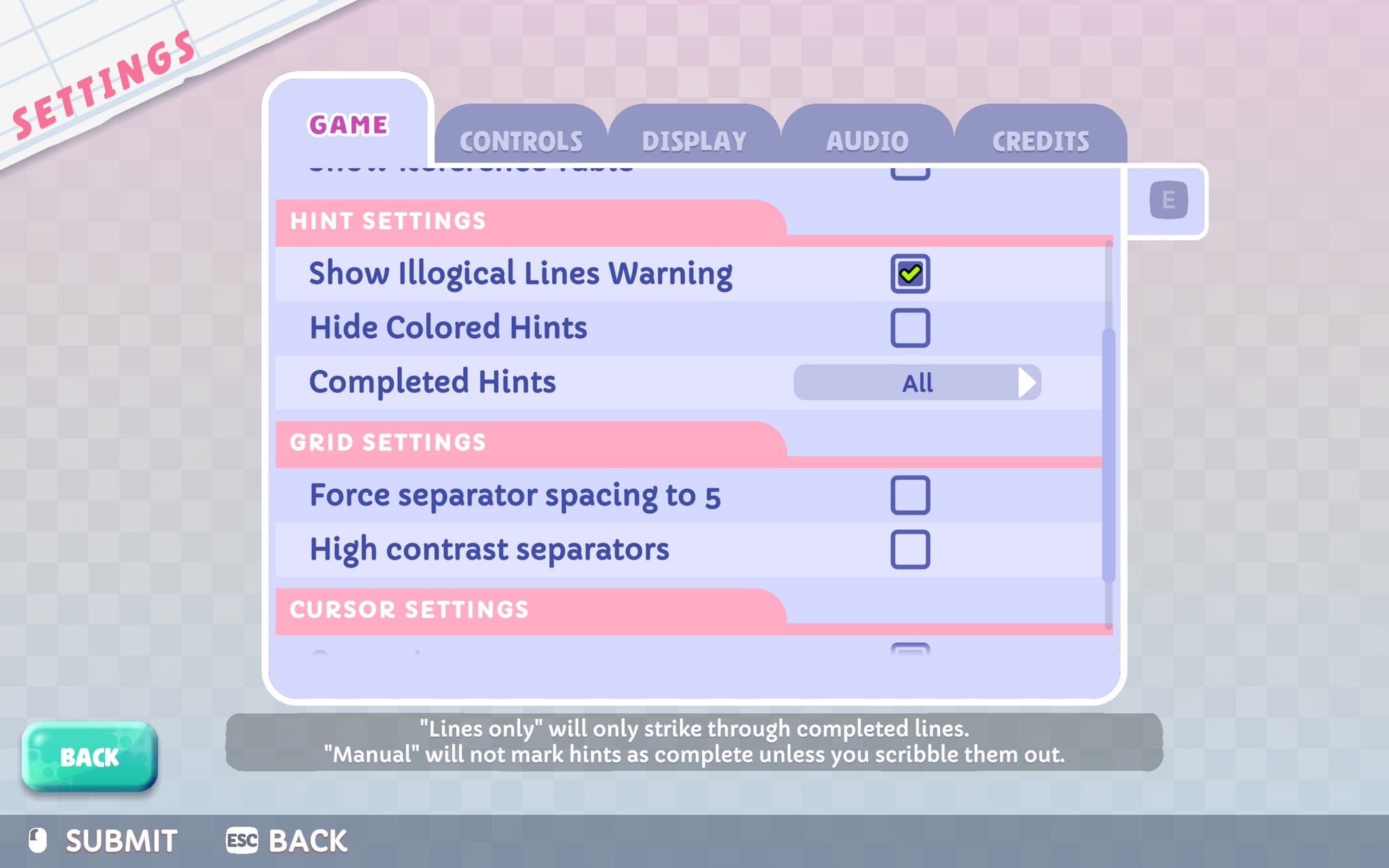Image resolution: width=1389 pixels, height=868 pixels.
Task: Open the Completed Hints selector
Action: 917,382
